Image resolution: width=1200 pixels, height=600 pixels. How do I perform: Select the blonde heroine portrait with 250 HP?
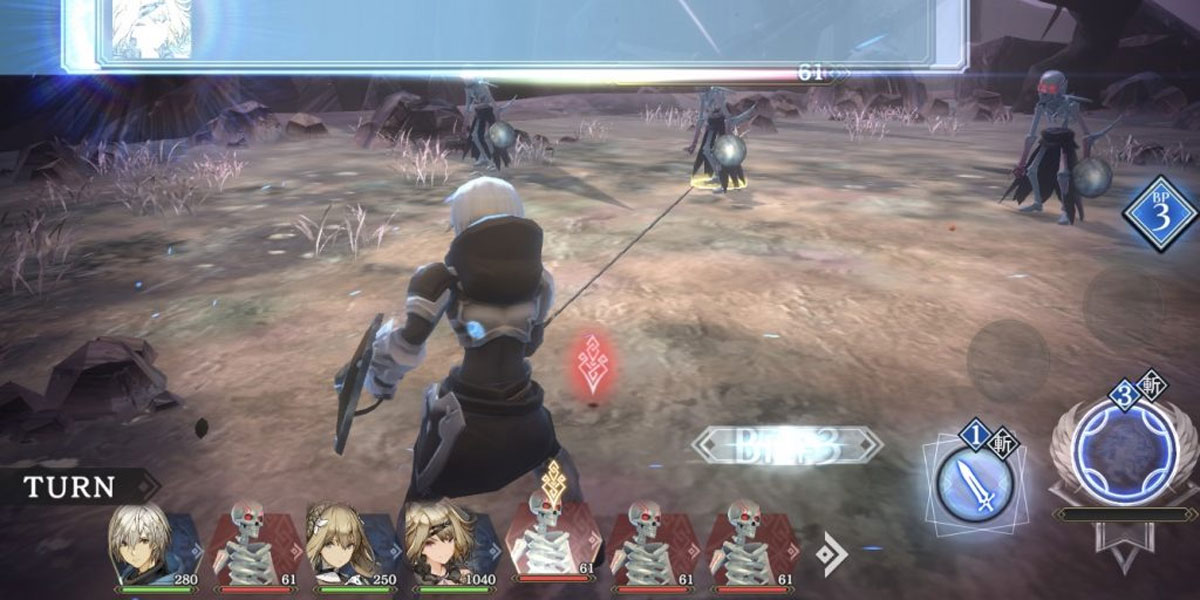[x=346, y=544]
